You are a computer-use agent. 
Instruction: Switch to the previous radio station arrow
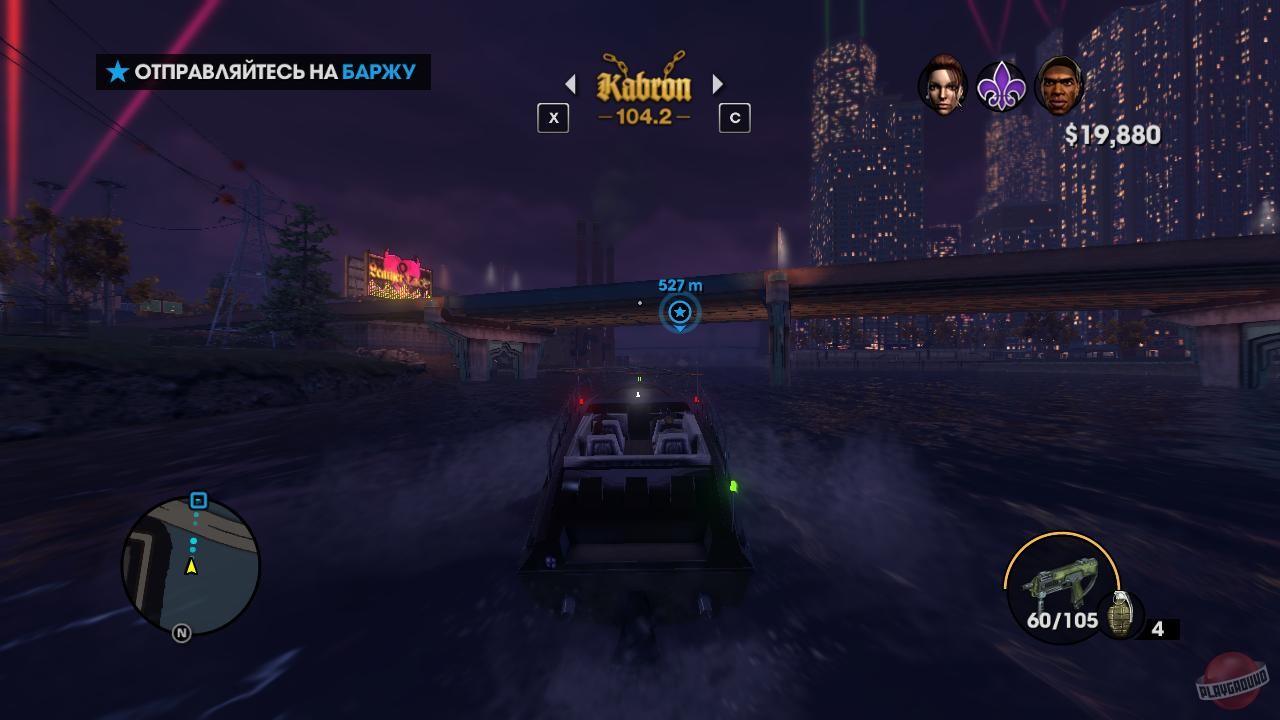[x=572, y=85]
